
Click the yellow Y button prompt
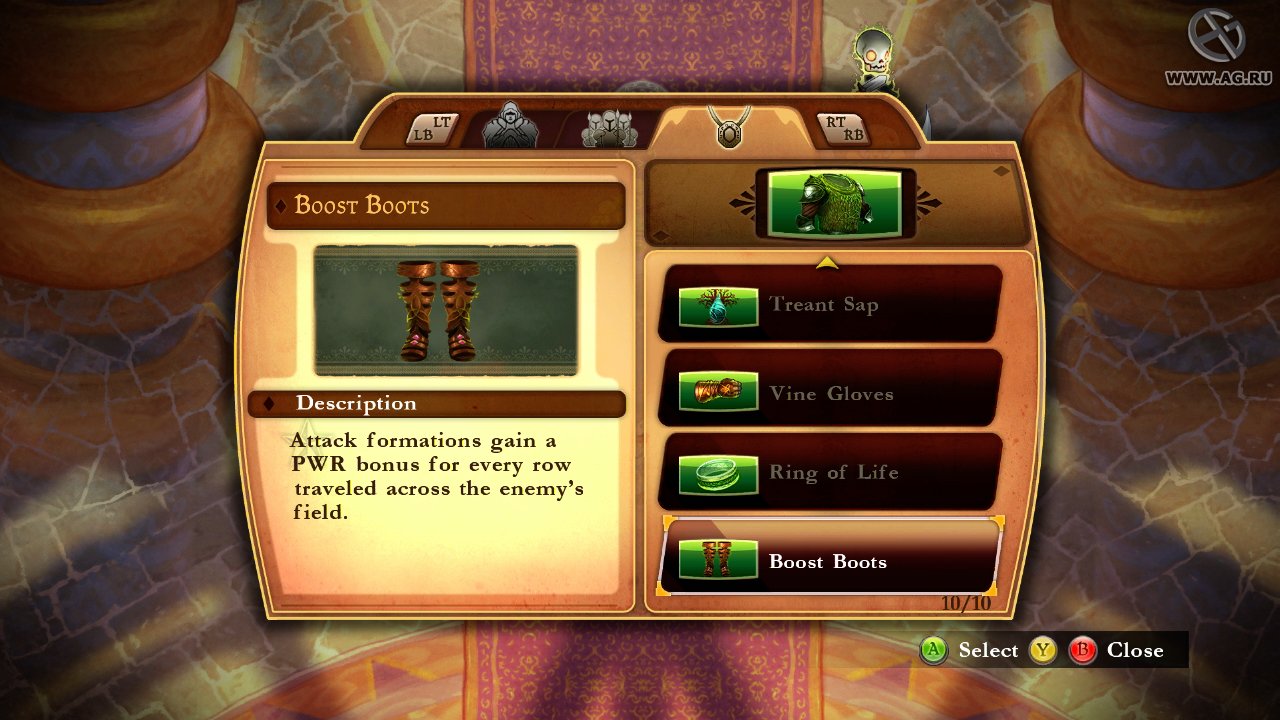pos(1042,650)
